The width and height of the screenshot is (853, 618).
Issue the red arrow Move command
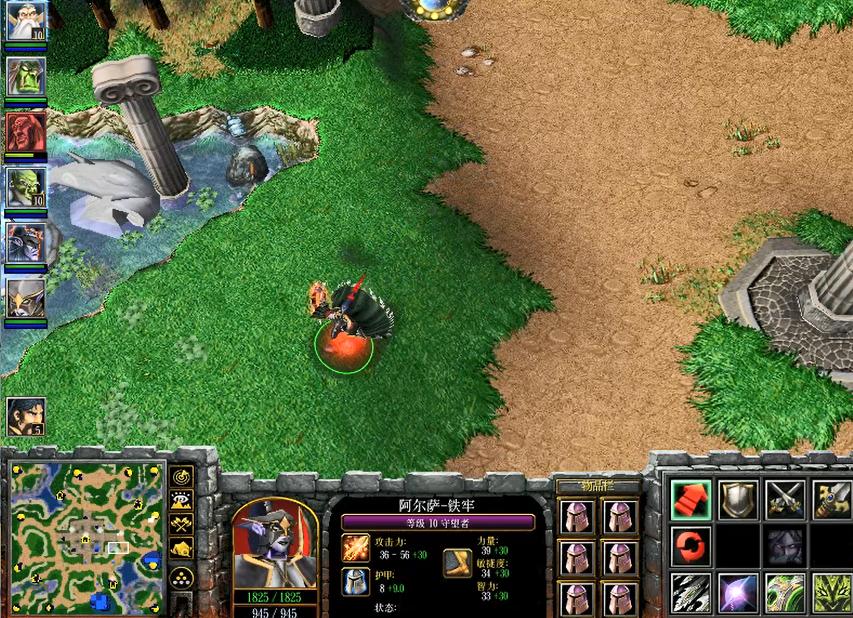pyautogui.click(x=691, y=499)
